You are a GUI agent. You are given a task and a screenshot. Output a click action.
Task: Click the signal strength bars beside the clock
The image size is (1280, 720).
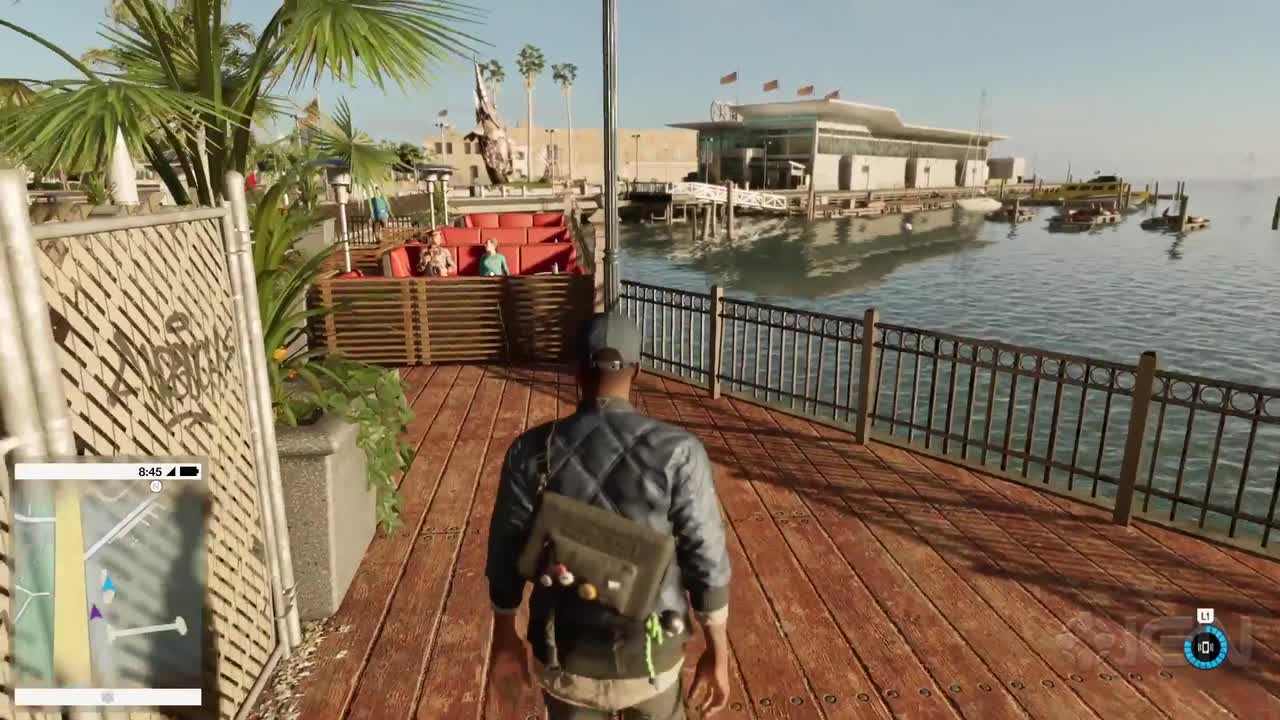coord(170,472)
